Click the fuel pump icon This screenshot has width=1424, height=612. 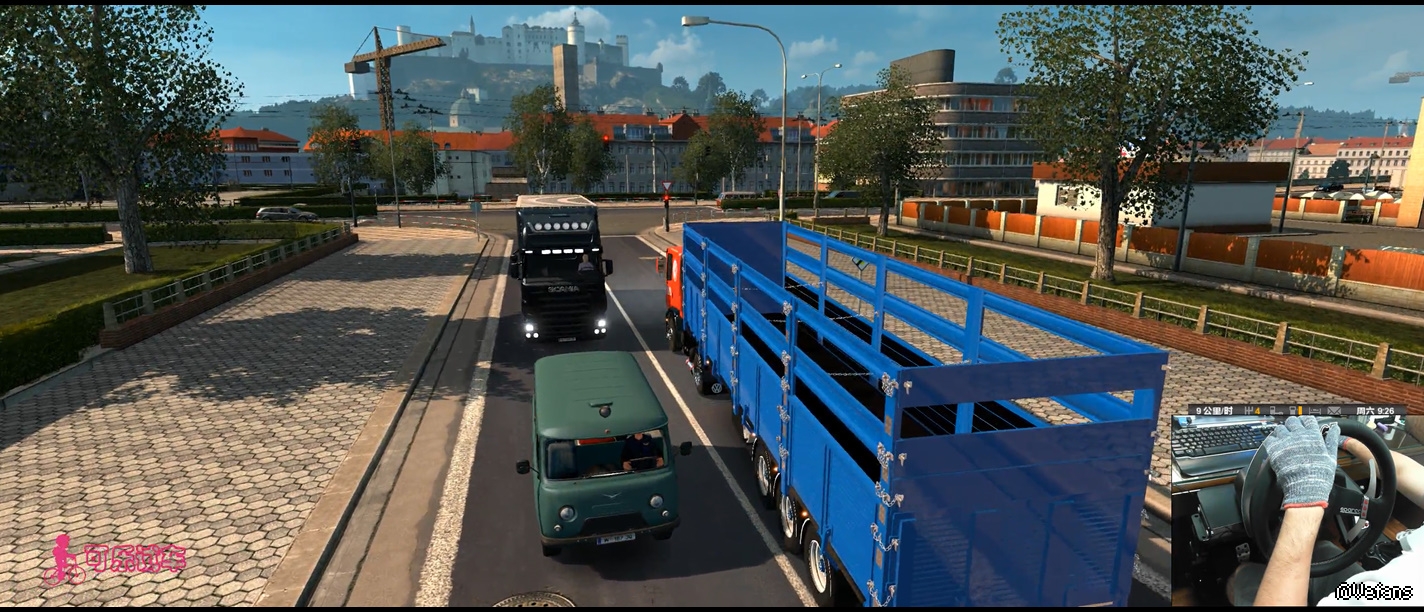pyautogui.click(x=1294, y=411)
